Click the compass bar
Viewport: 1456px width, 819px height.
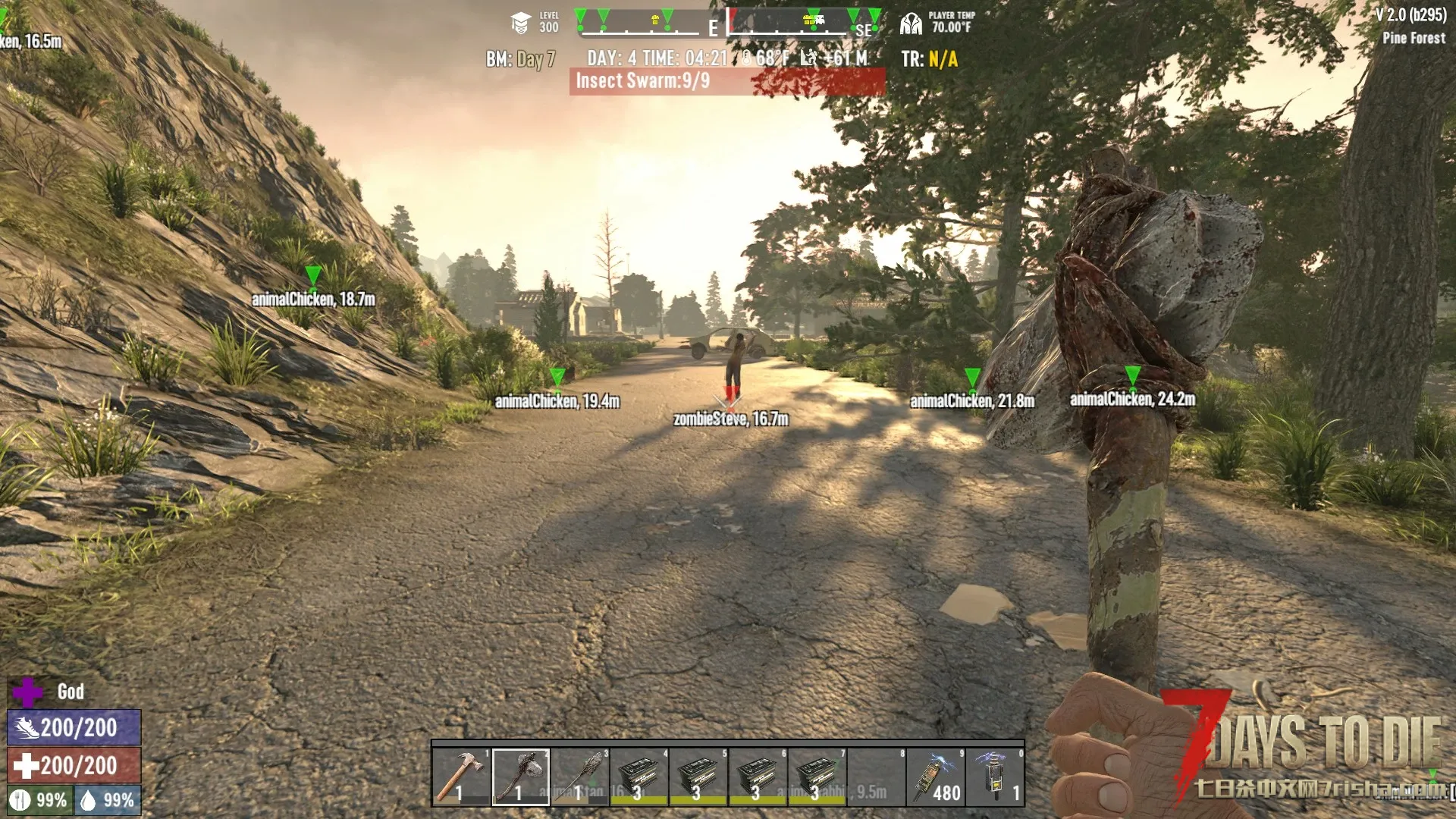pos(728,23)
